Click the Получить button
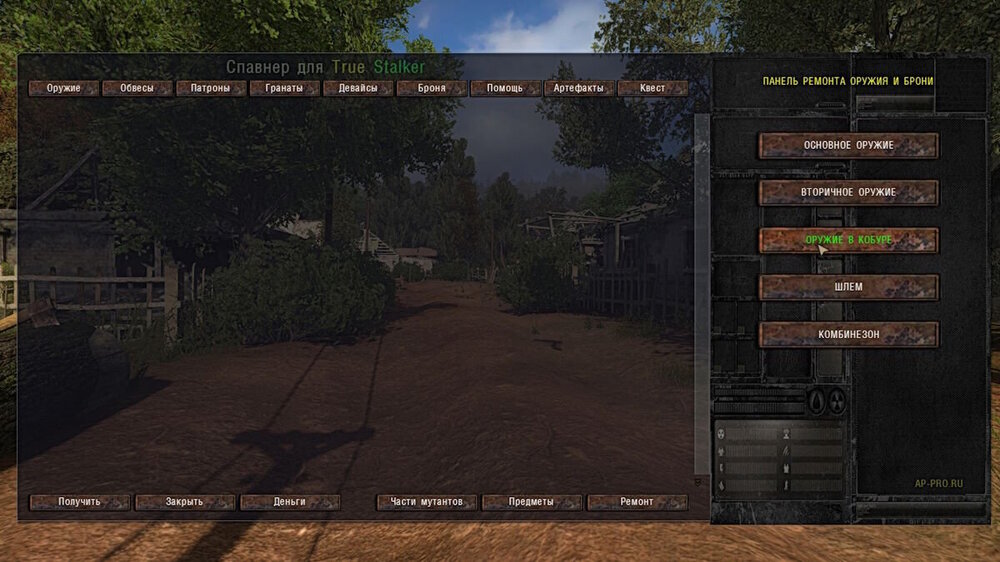Image resolution: width=1000 pixels, height=562 pixels. 80,502
